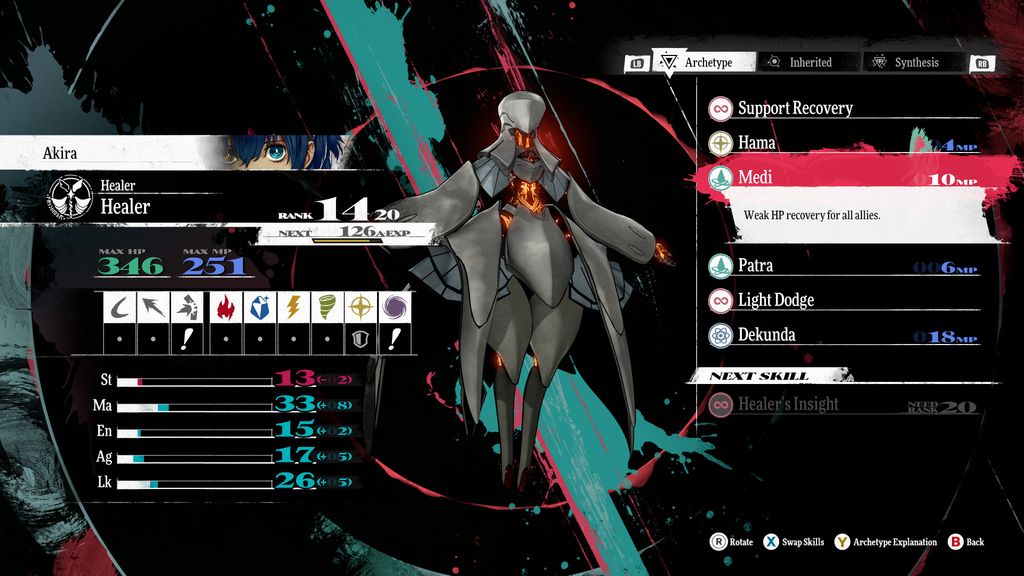Viewport: 1024px width, 576px height.
Task: Select the ice affinity icon
Action: tap(258, 308)
